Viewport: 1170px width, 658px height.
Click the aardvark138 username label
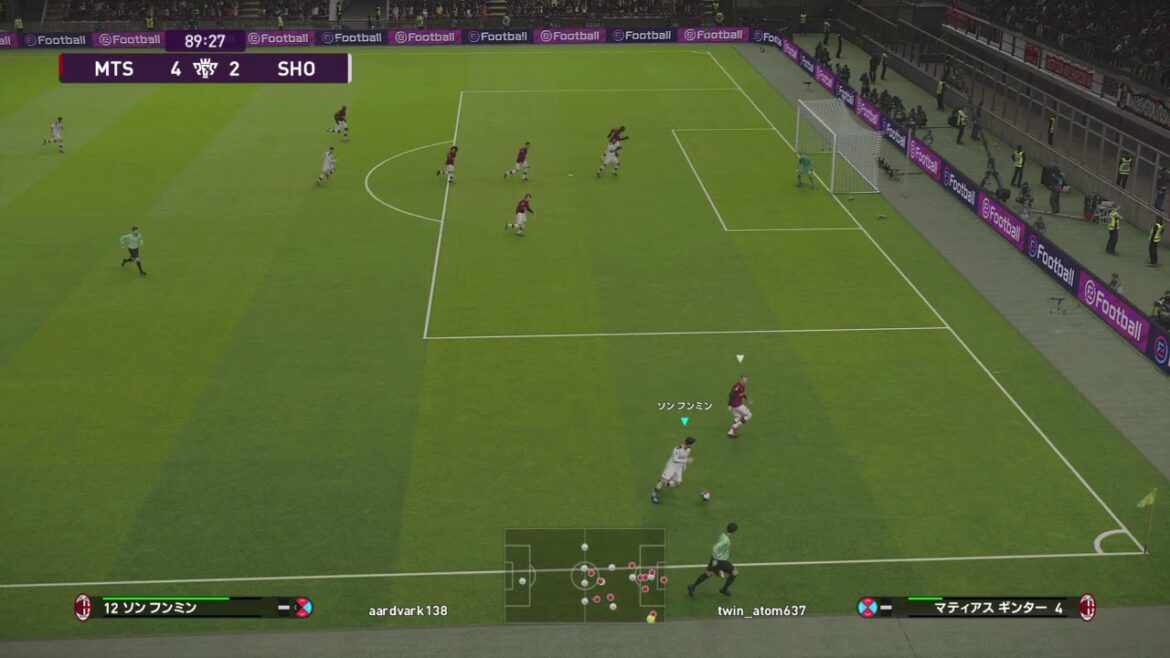coord(408,610)
